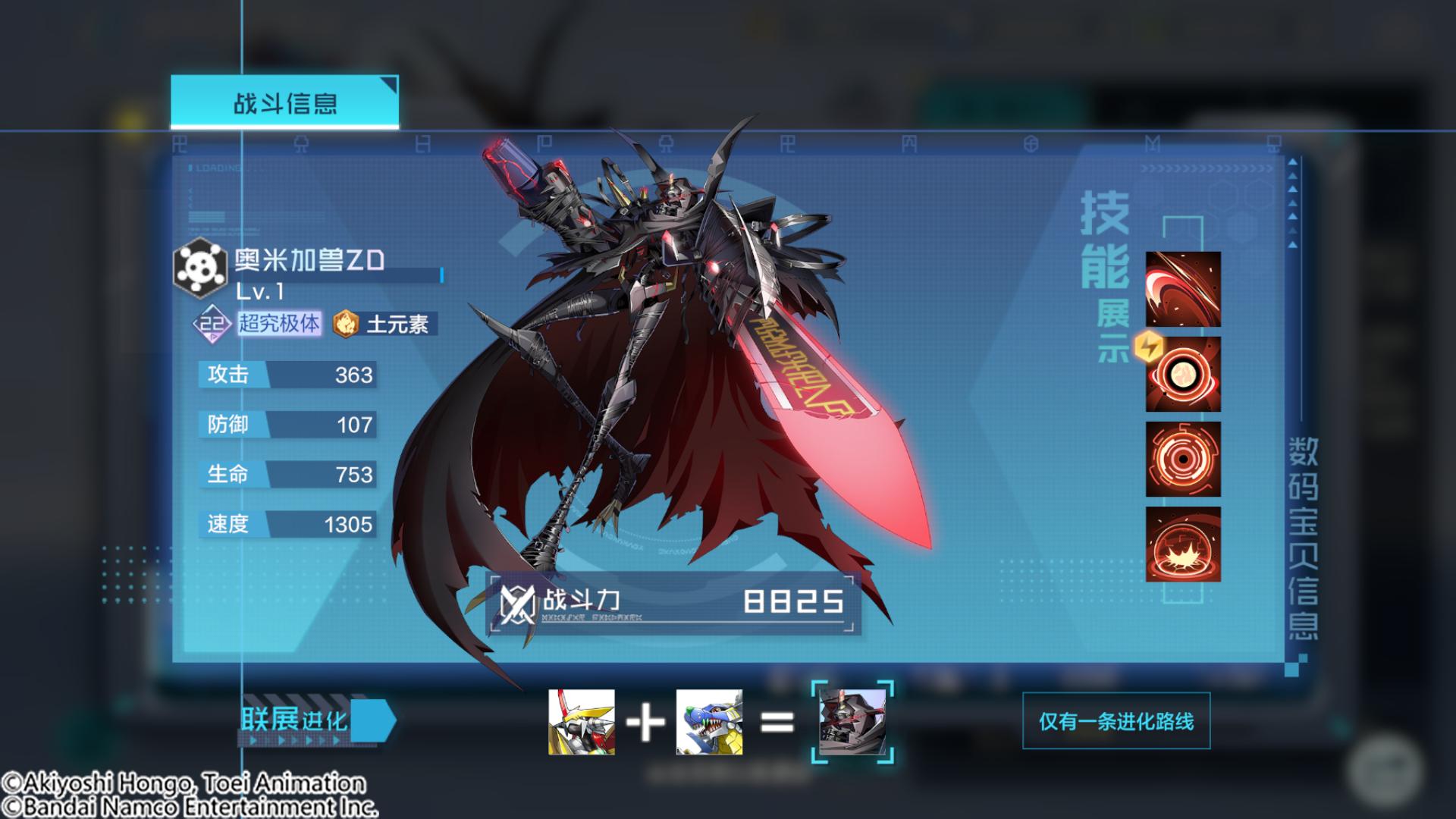Screen dimensions: 1456x819
Task: Select the ground explosion skill icon
Action: 1182,544
